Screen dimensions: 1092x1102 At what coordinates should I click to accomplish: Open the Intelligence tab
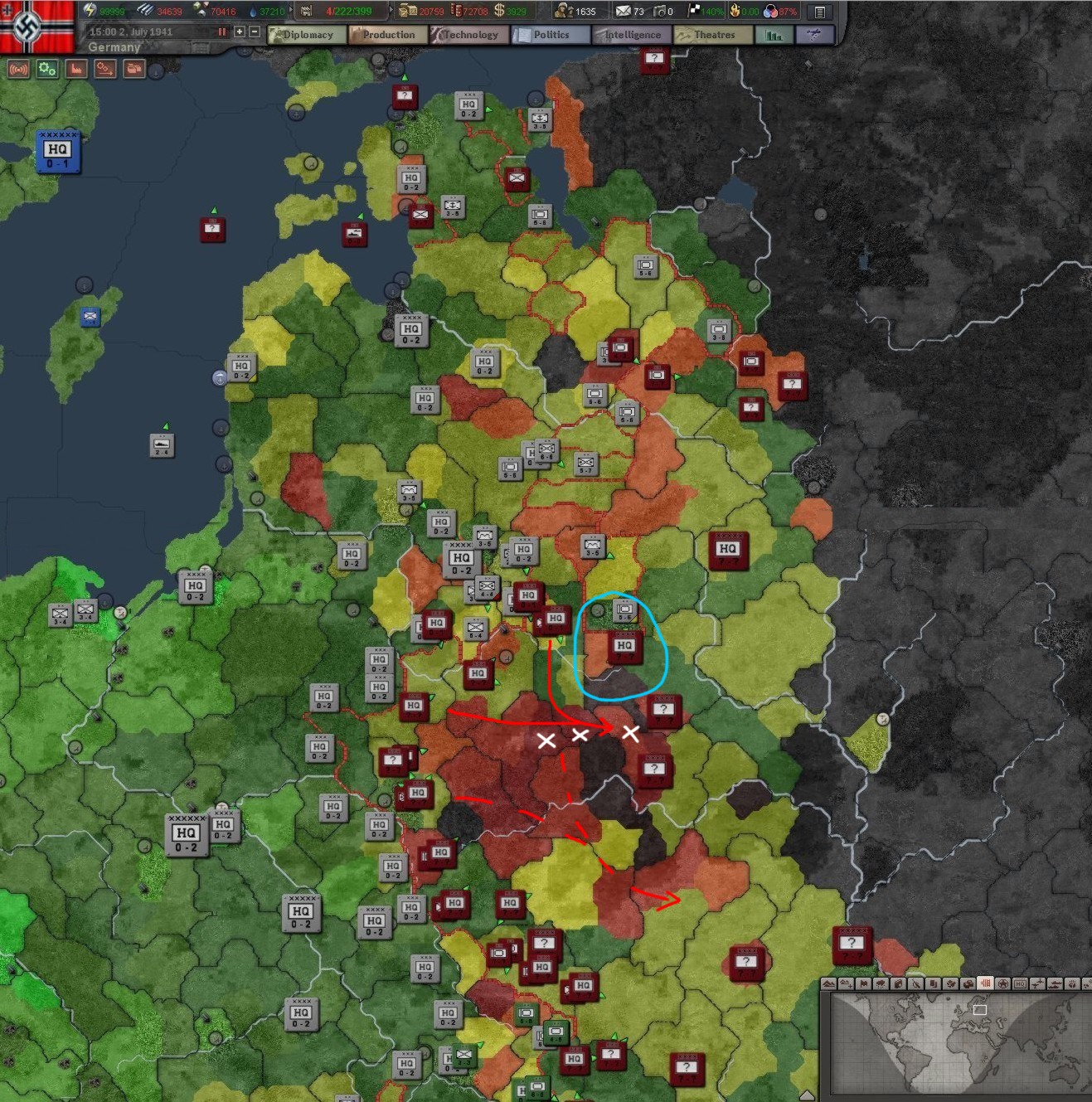pyautogui.click(x=631, y=35)
